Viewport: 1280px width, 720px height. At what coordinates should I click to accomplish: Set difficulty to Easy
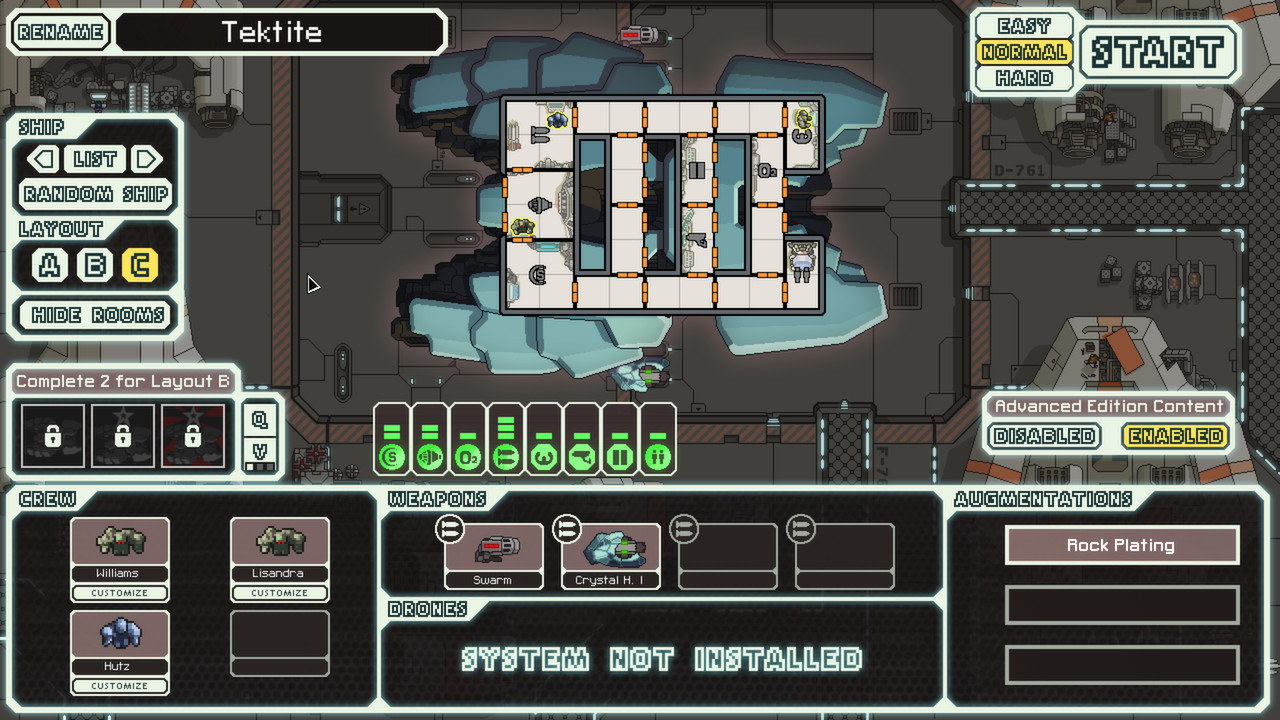pyautogui.click(x=1022, y=26)
